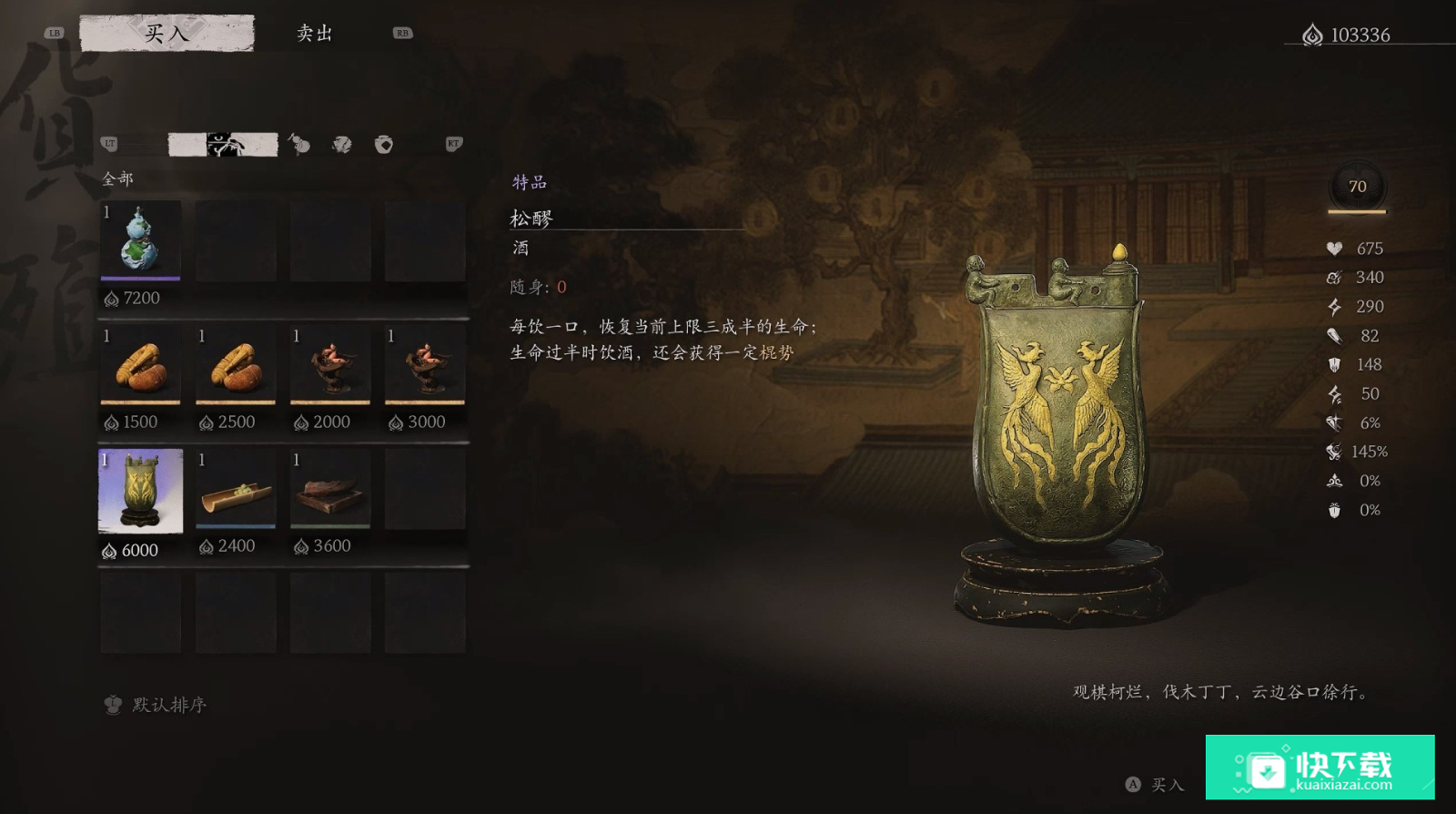
Task: Pick the bamboo tube item priced 2400
Action: 235,491
